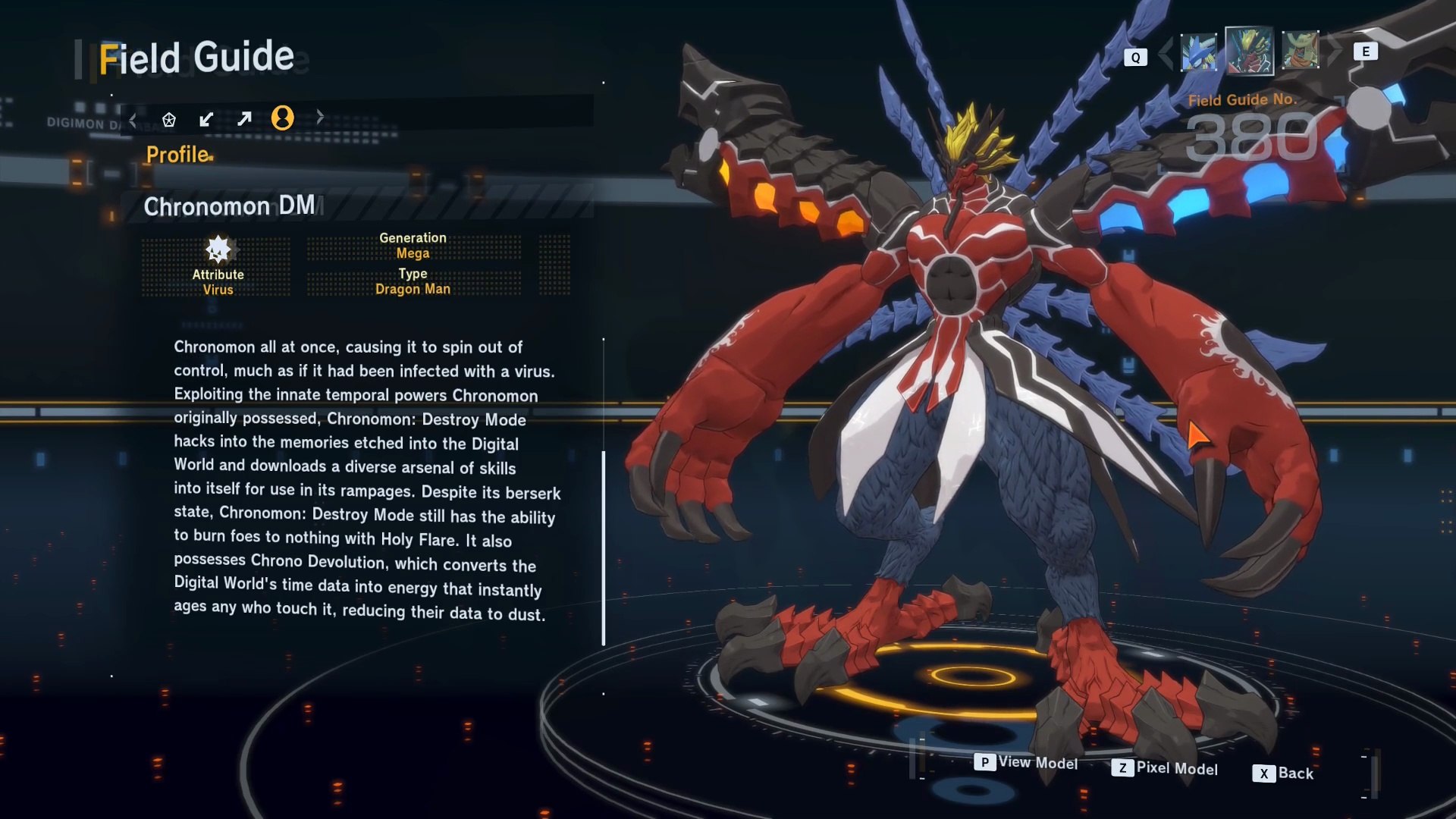Open the pentagon star stats tab
Screen dimensions: 1456x819
click(x=169, y=119)
